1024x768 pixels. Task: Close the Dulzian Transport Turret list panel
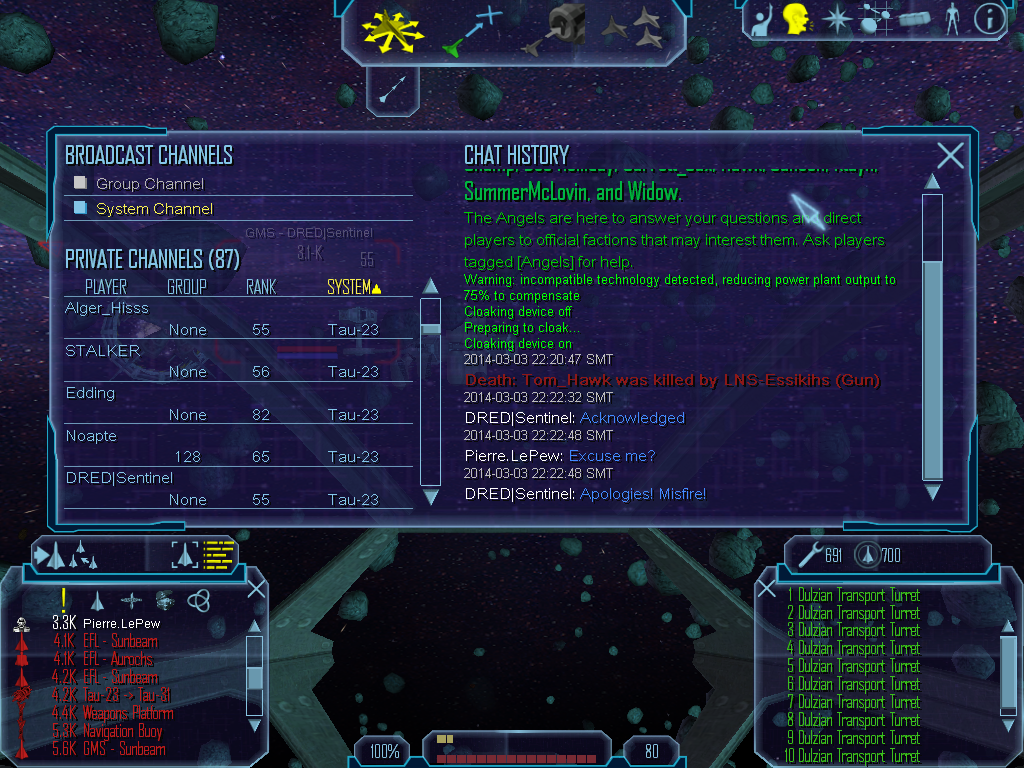coord(767,589)
